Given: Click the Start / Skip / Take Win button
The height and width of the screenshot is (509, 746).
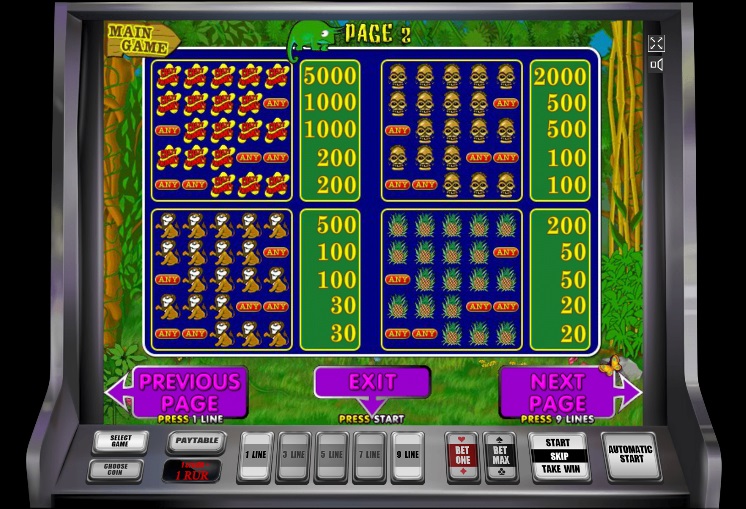Looking at the screenshot, I should pyautogui.click(x=557, y=456).
